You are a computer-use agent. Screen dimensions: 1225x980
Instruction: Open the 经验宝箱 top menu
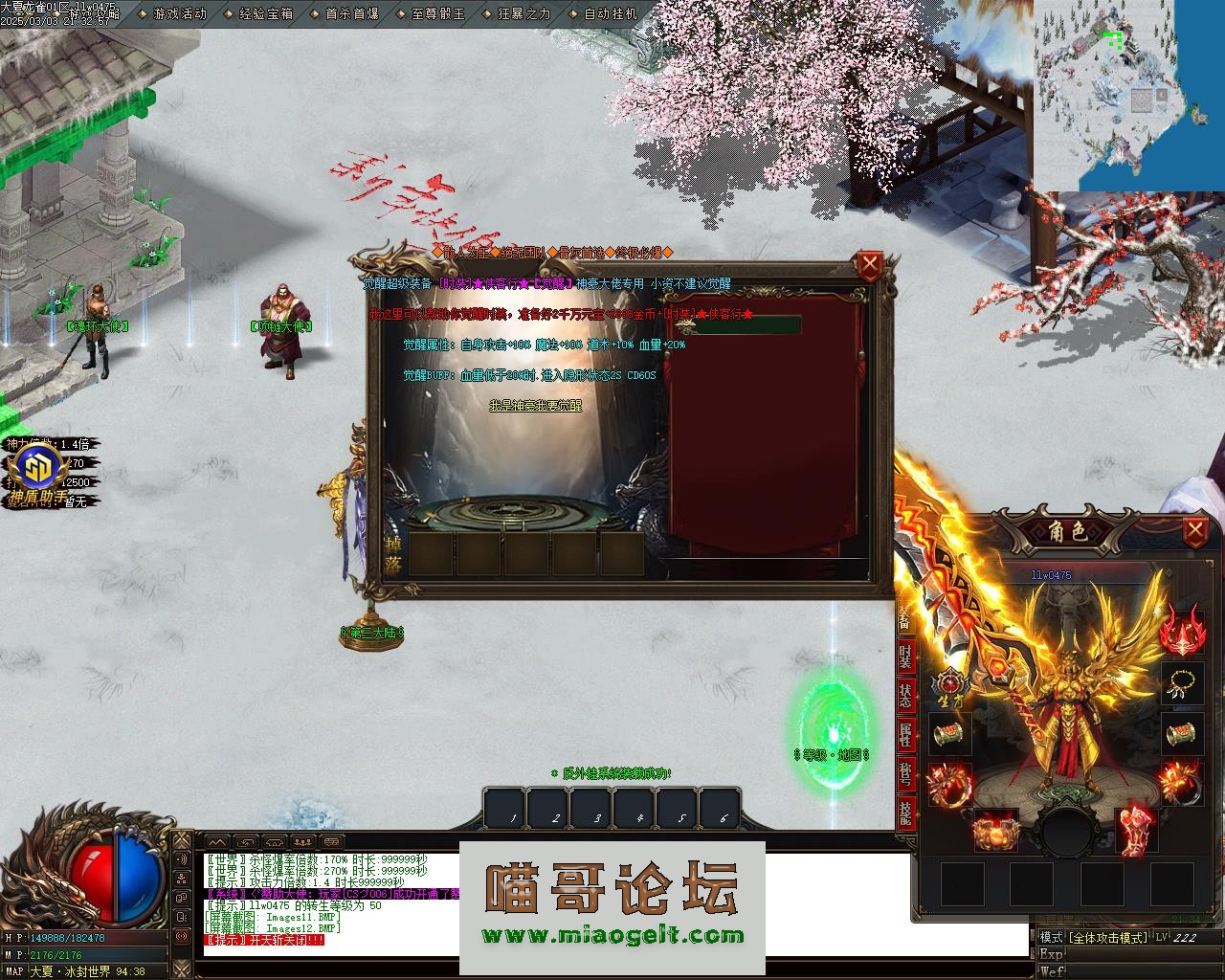266,14
